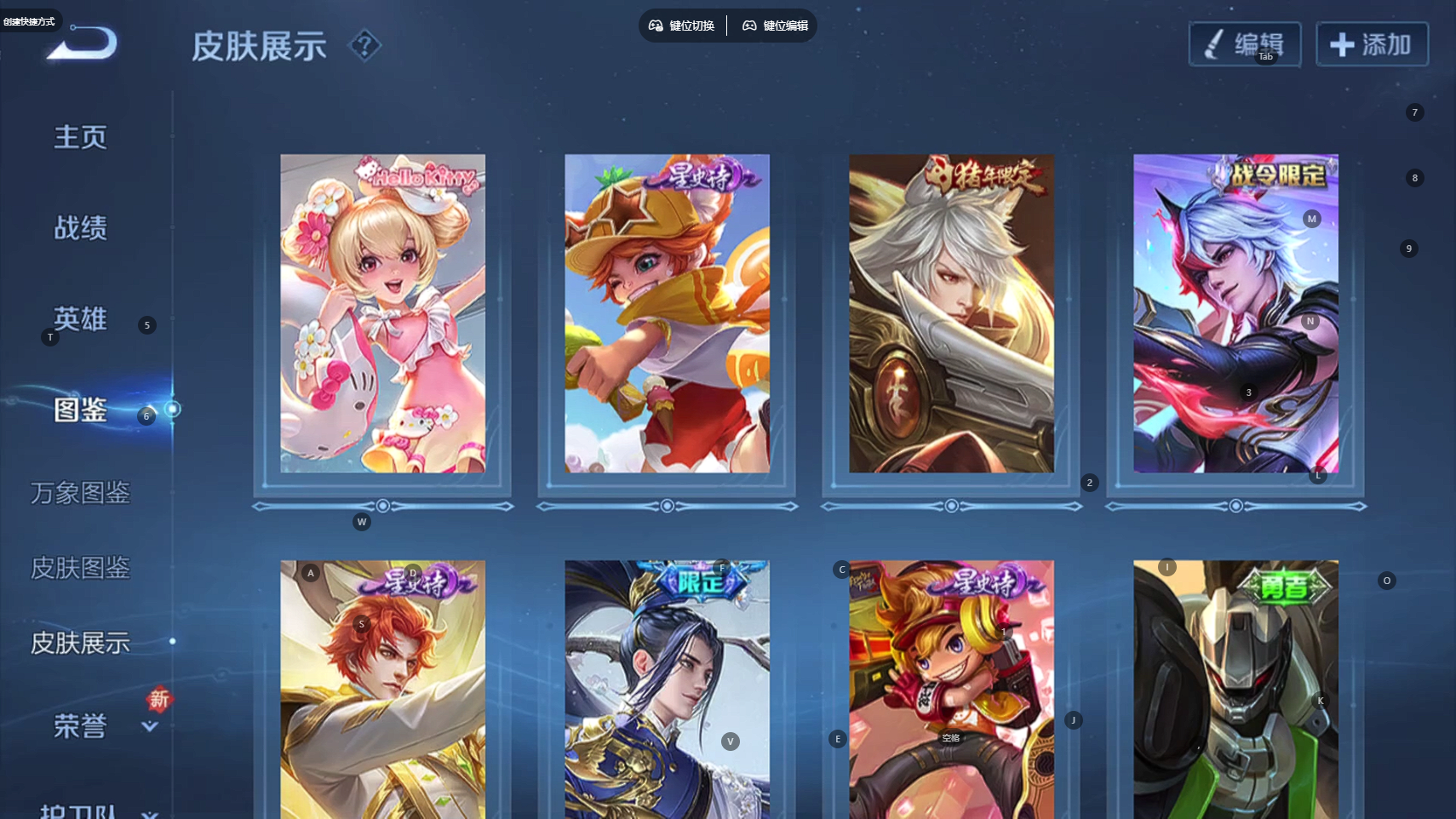Viewport: 1456px width, 819px height.
Task: Select the 英雄 tab
Action: click(80, 319)
